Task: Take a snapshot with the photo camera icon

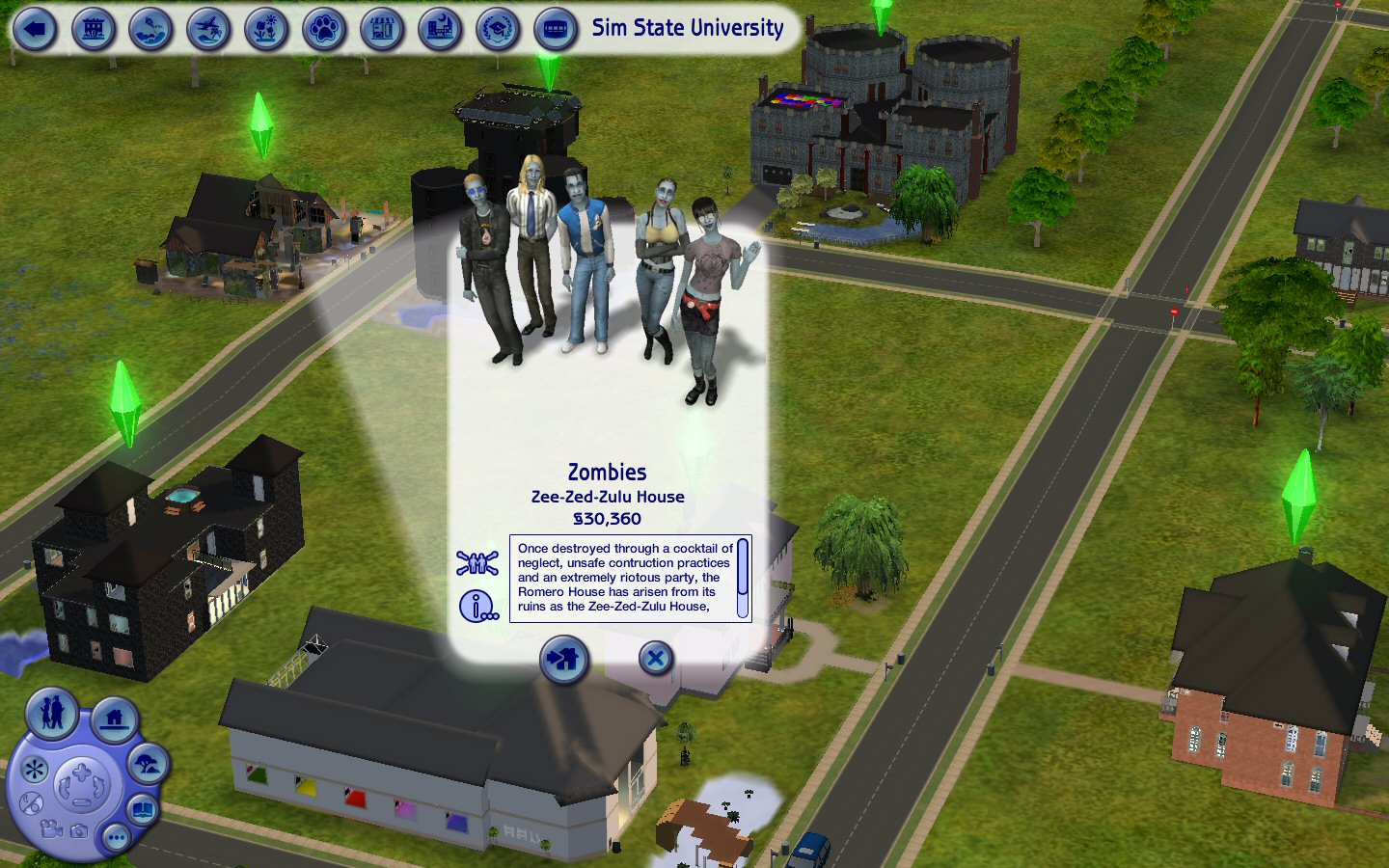Action: 79,832
